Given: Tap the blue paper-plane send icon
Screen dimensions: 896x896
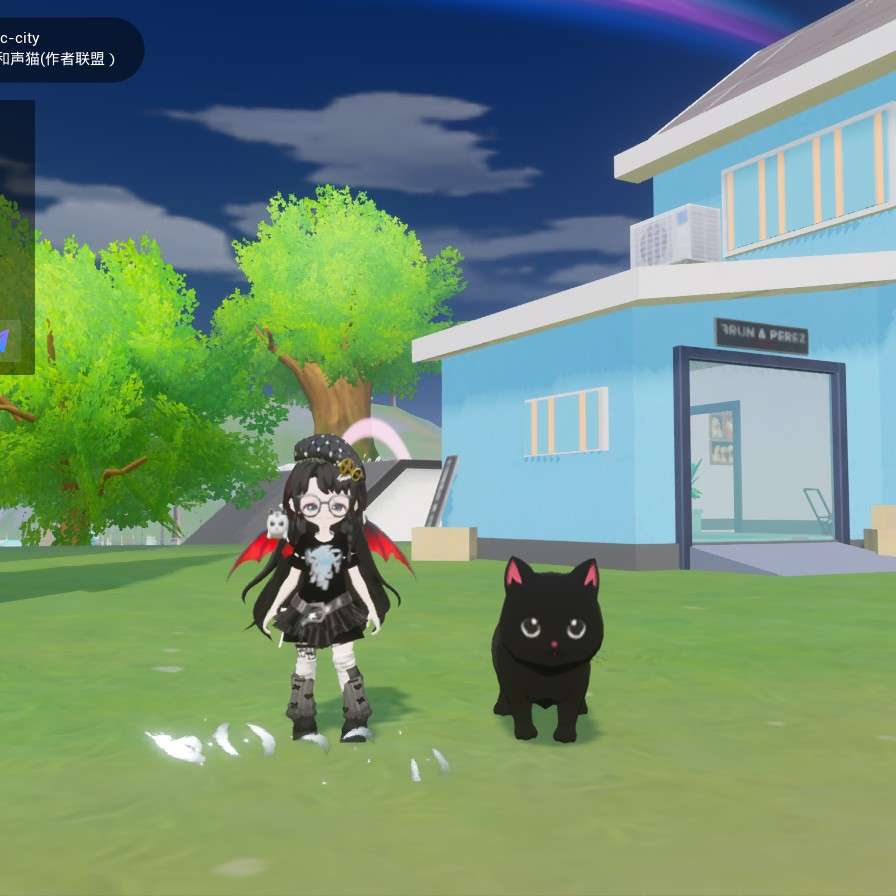Looking at the screenshot, I should tap(5, 341).
